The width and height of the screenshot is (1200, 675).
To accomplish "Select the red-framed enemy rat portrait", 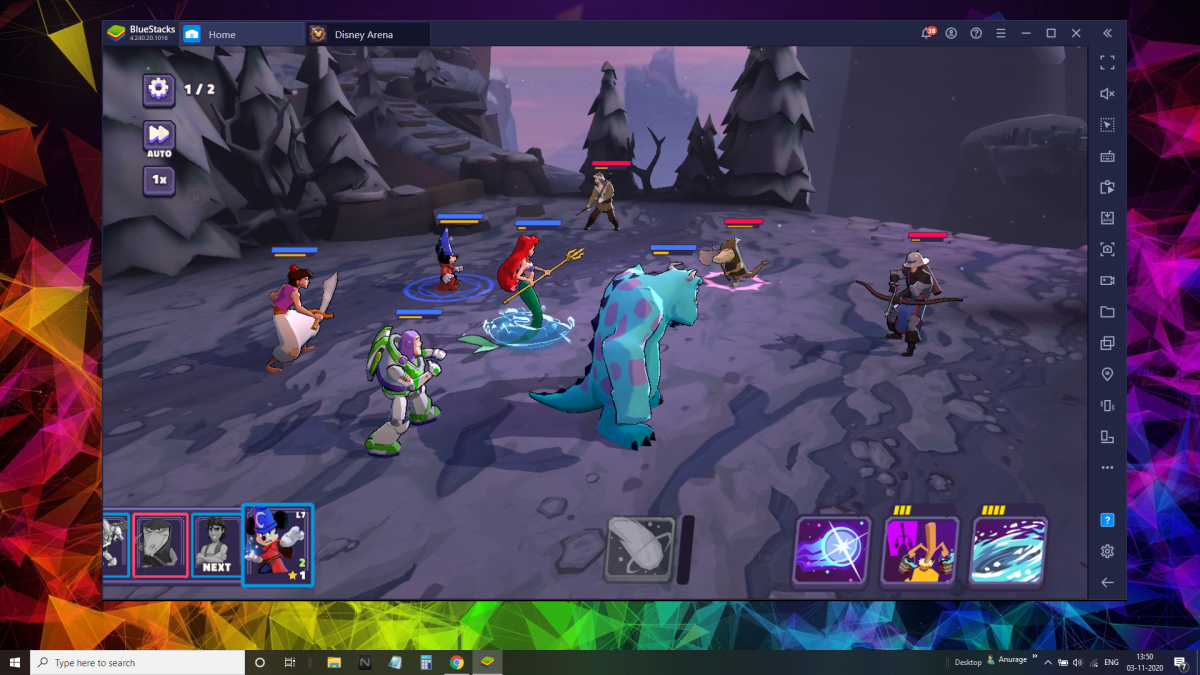I will pos(160,546).
